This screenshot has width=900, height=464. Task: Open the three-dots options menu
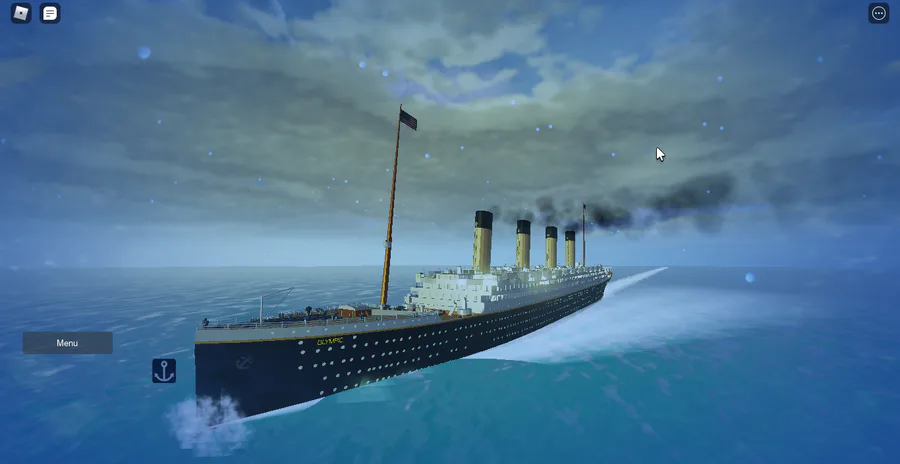[878, 13]
